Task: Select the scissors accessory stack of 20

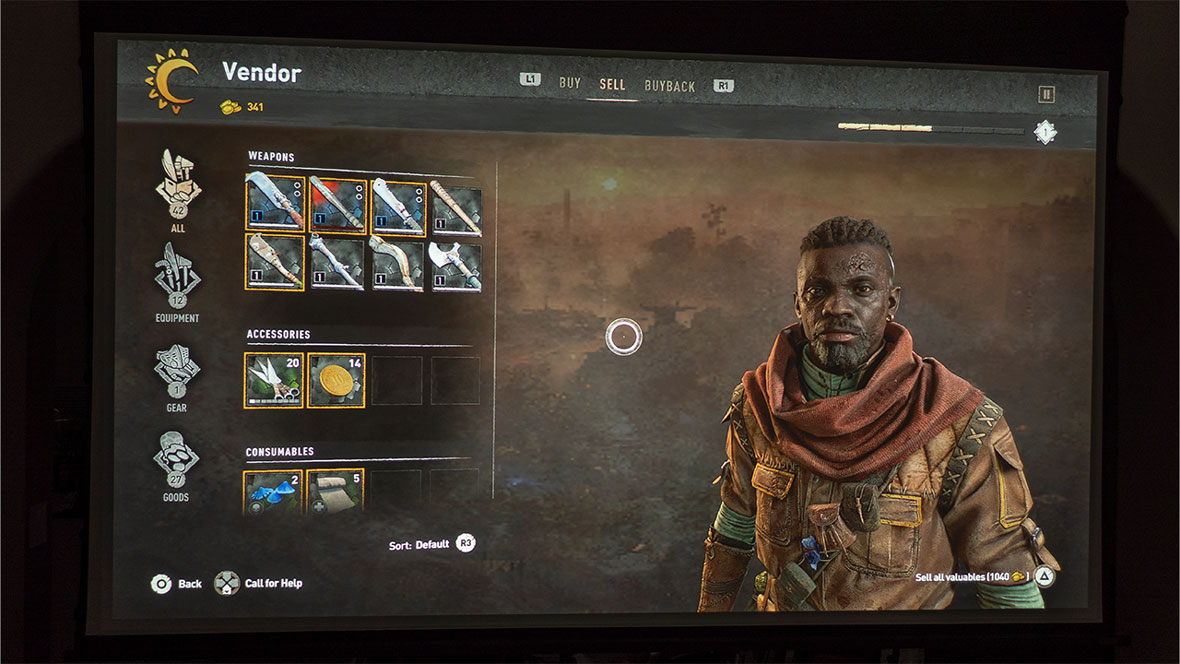Action: tap(273, 380)
